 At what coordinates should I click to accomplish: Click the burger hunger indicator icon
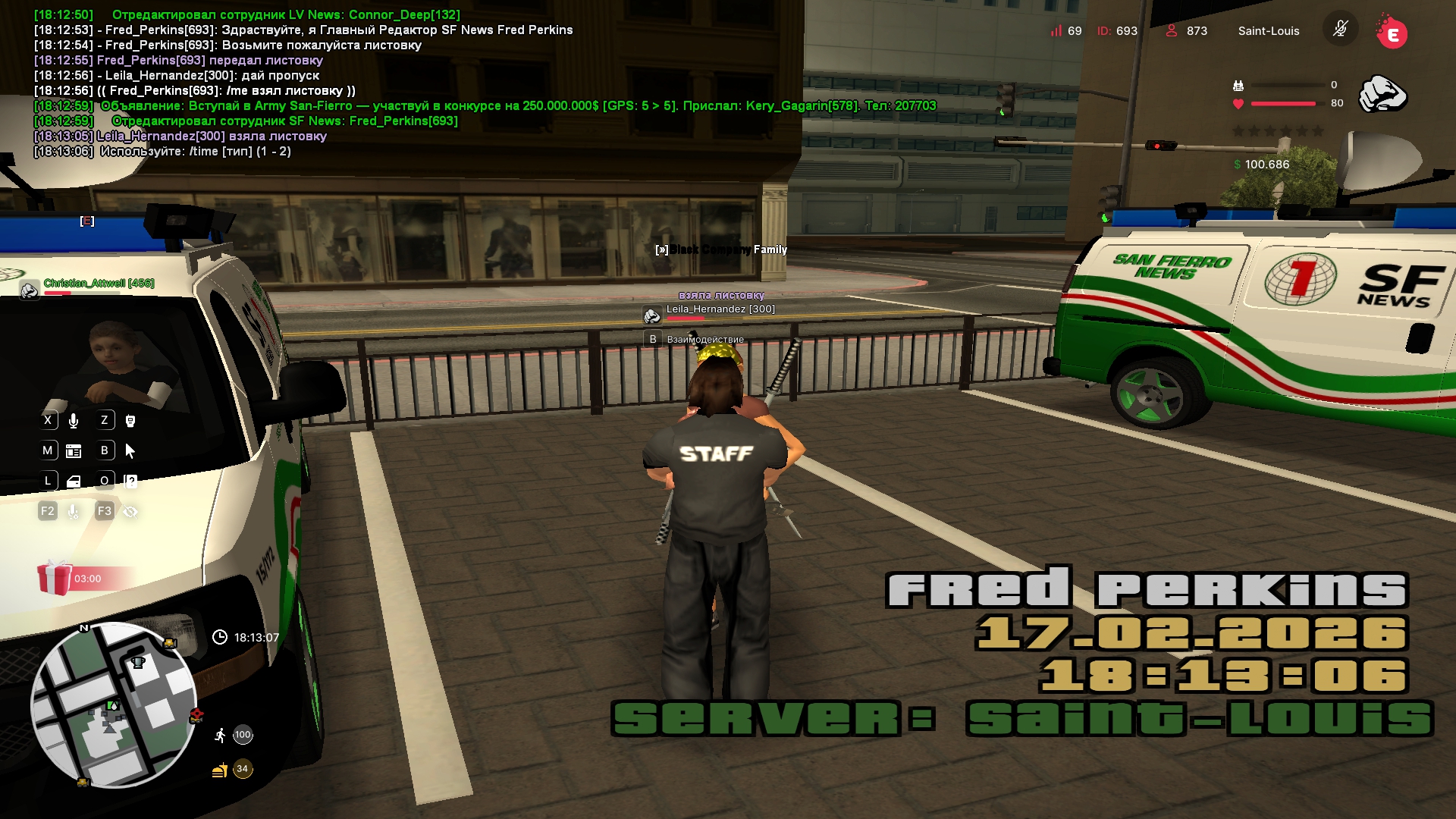pyautogui.click(x=220, y=770)
